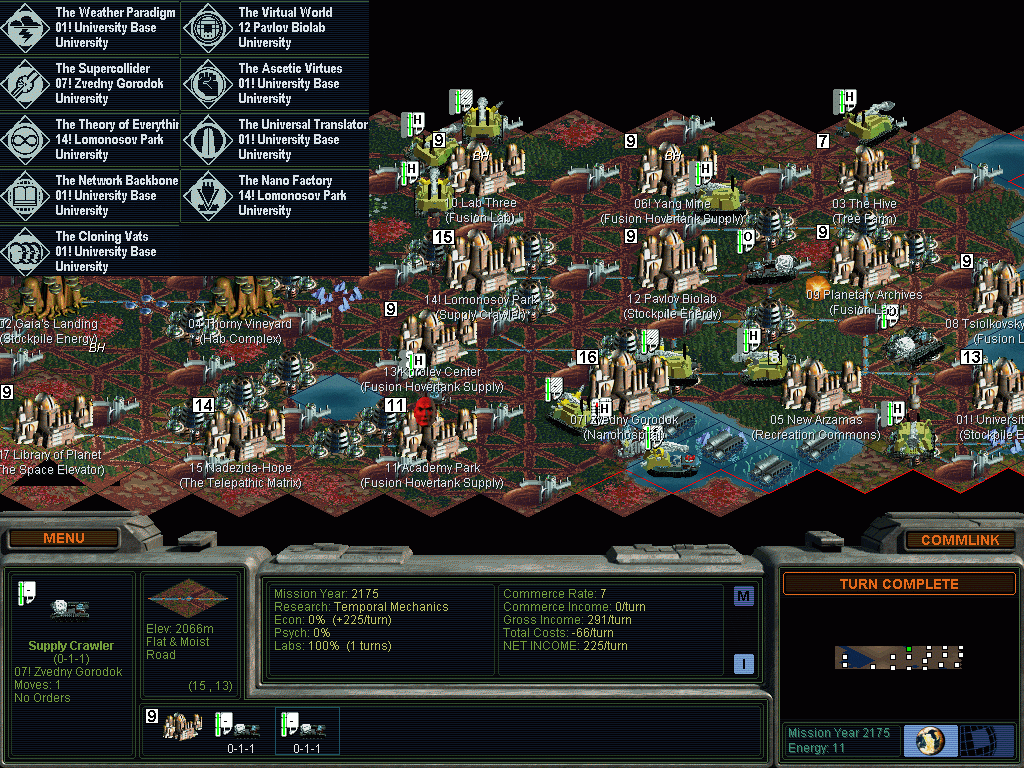Open The Ascetic Virtues project entry
The height and width of the screenshot is (768, 1024).
[x=275, y=84]
